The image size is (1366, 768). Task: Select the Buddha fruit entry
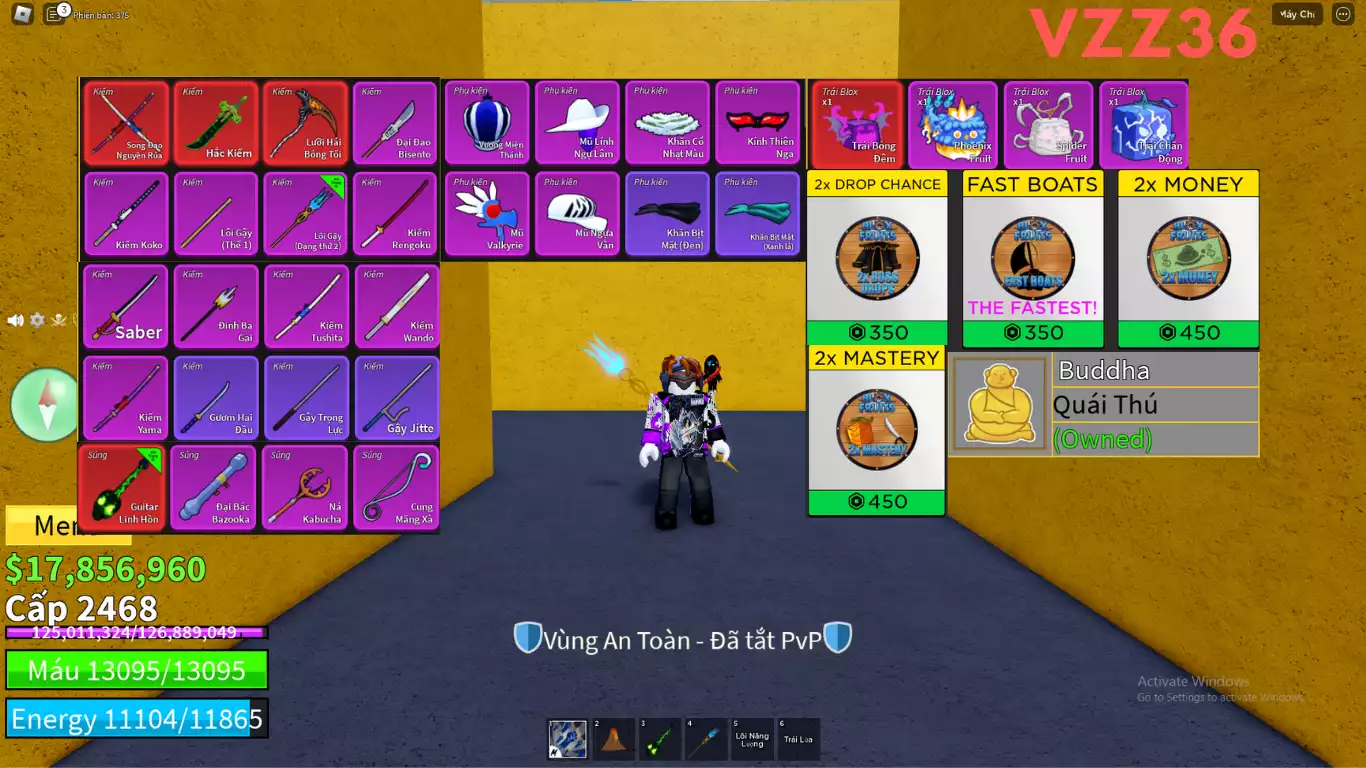coord(1104,404)
